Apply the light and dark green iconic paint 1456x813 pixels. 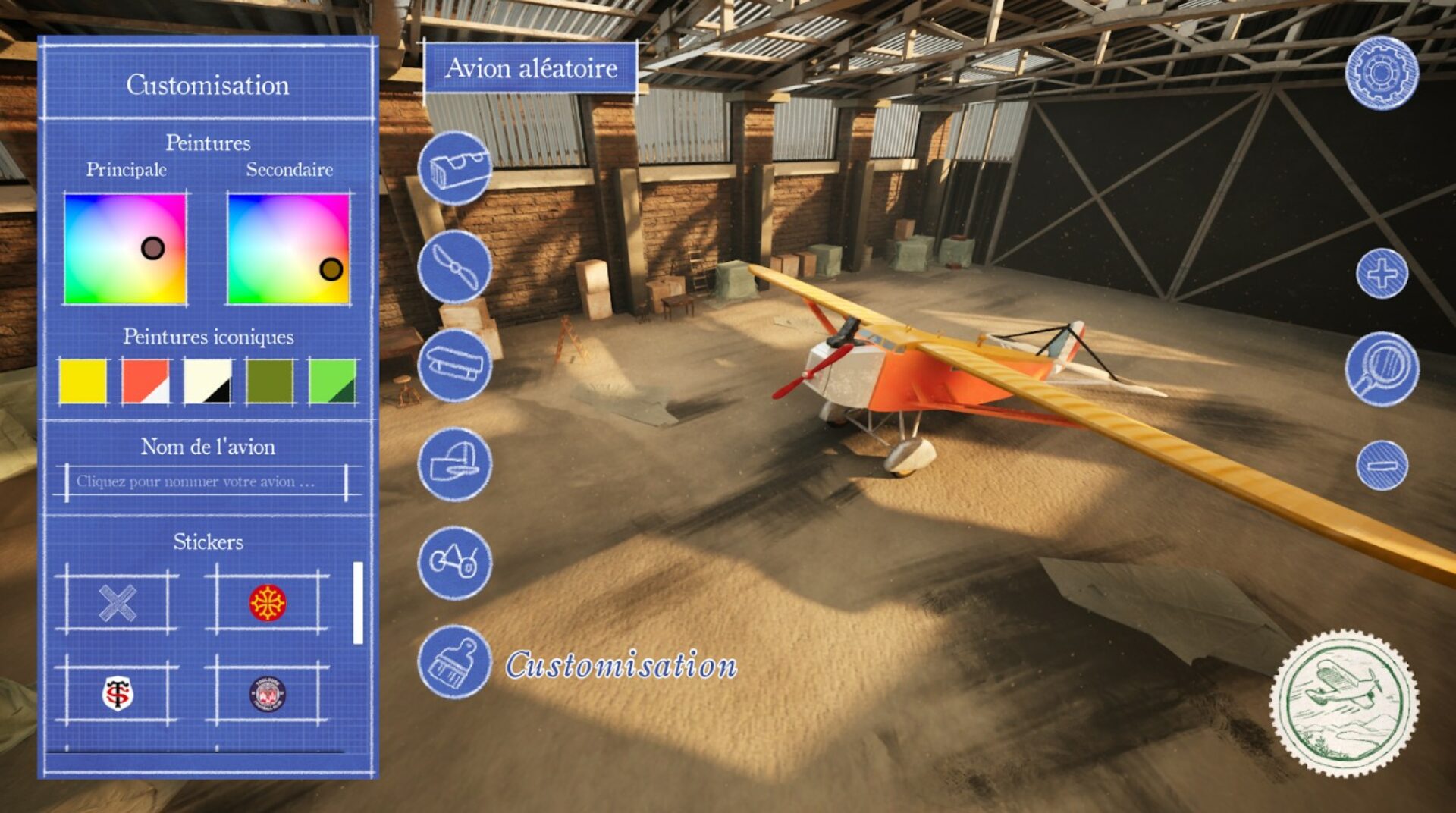click(x=332, y=381)
